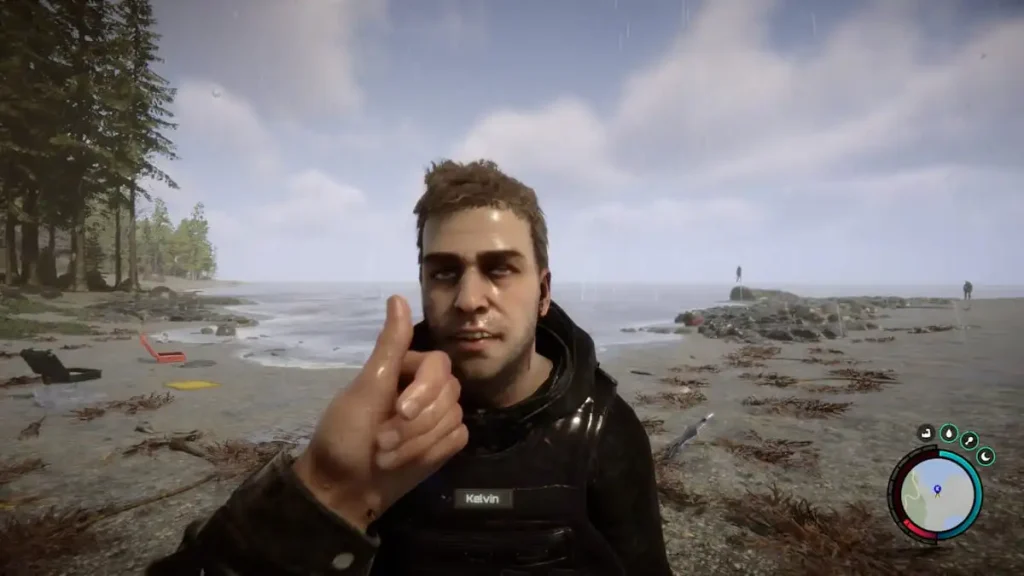Select the water drop hydration icon

pos(949,433)
